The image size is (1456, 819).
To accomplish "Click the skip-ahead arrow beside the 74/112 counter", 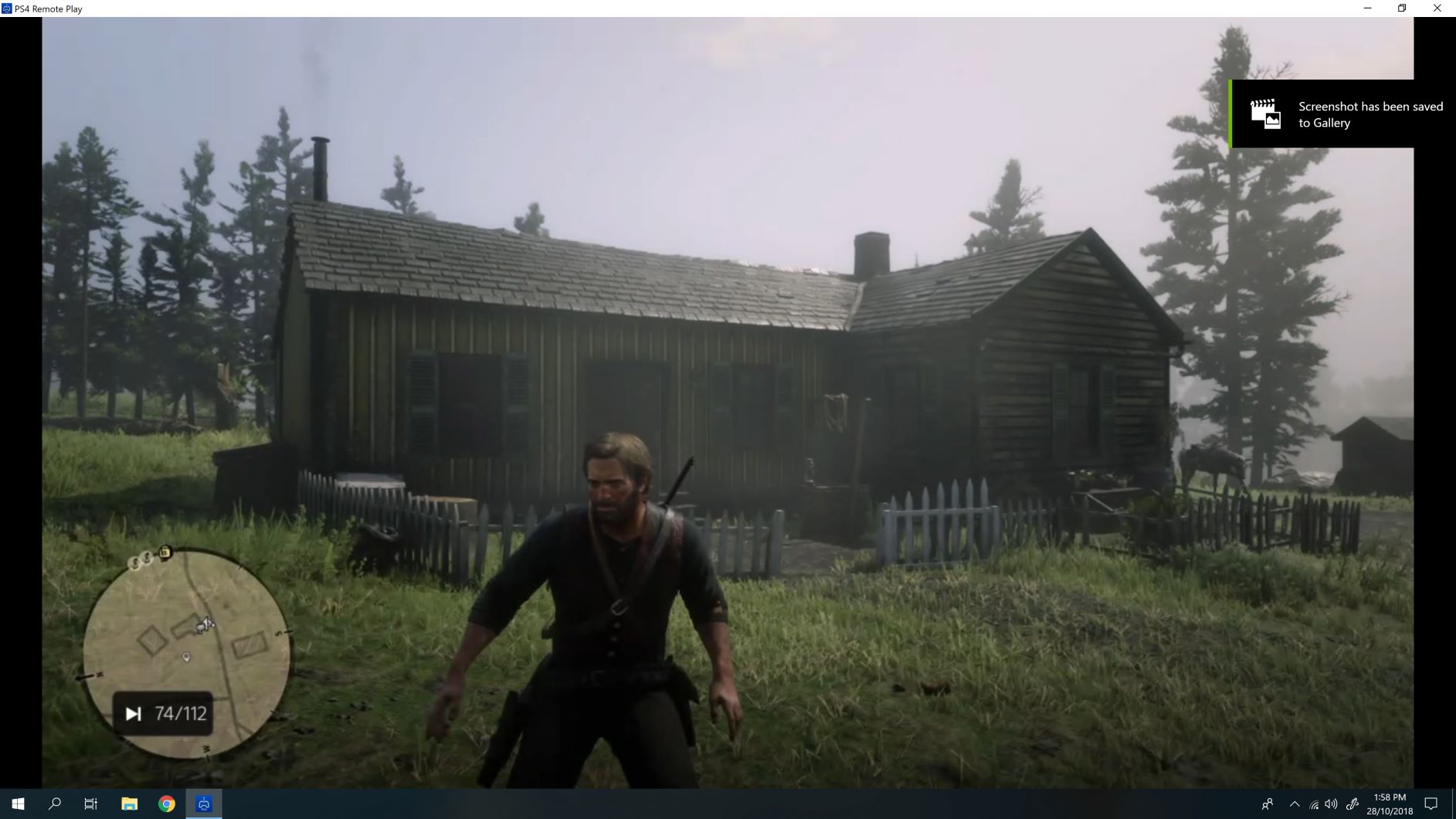I will (x=132, y=713).
